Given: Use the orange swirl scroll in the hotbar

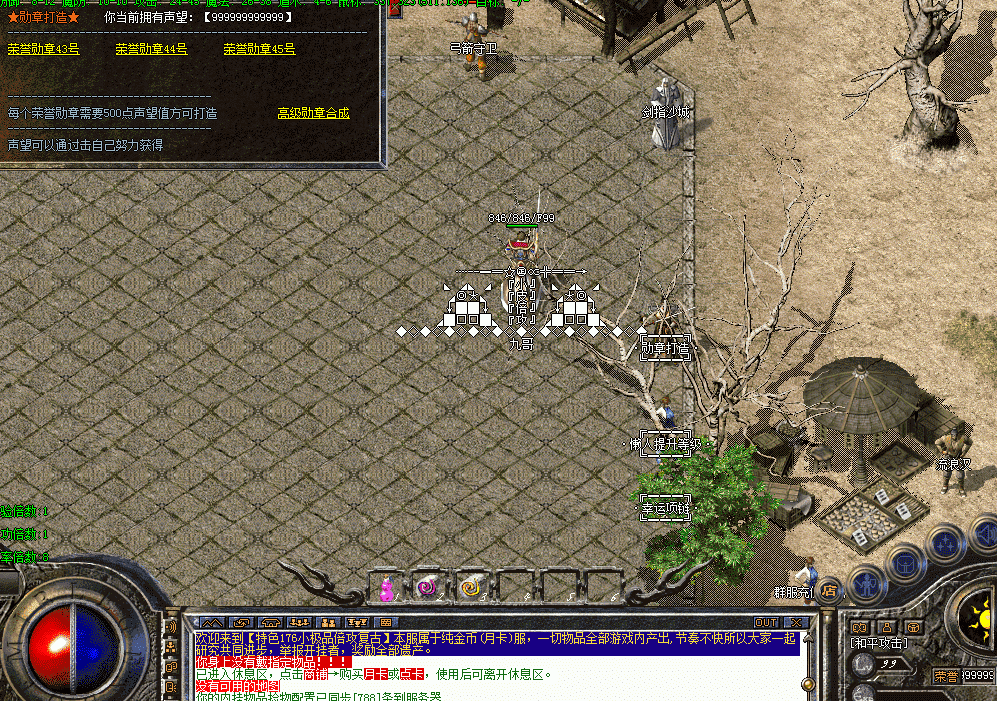Looking at the screenshot, I should point(469,588).
